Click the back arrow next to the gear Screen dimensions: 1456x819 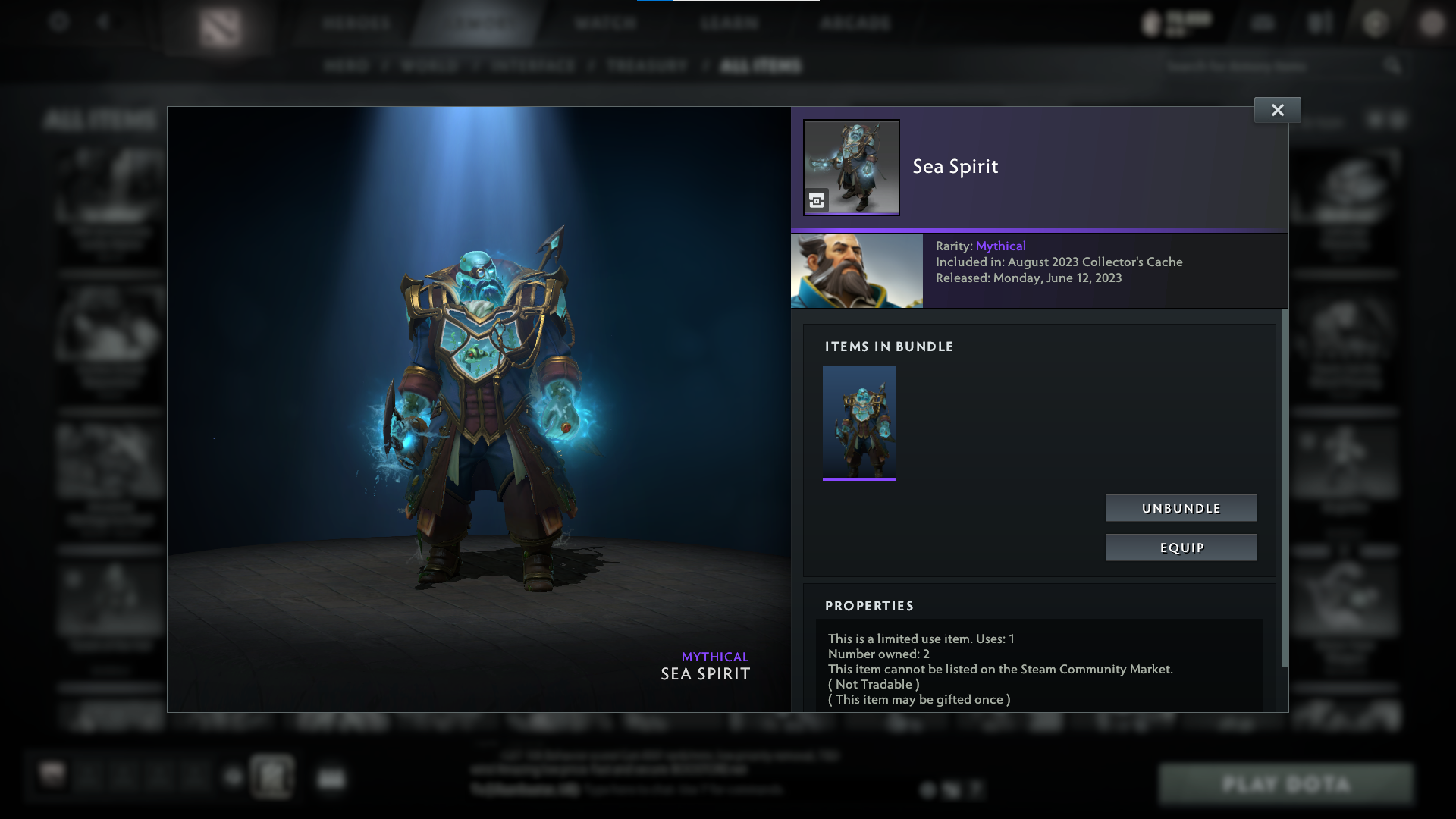coord(104,22)
